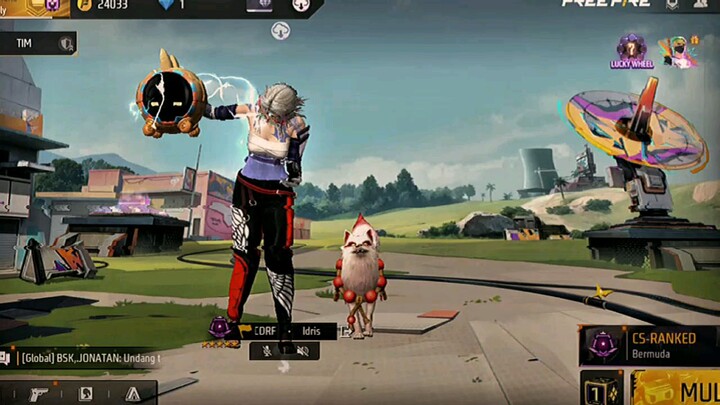Open the diamond currency top-up
Image resolution: width=720 pixels, height=405 pixels.
(170, 5)
